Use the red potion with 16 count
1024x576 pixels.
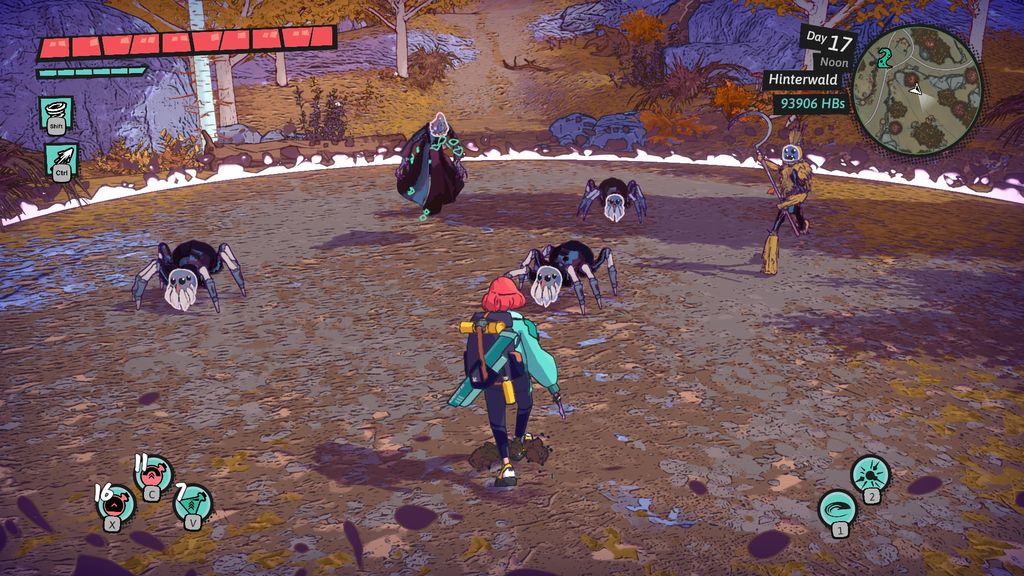coord(115,501)
